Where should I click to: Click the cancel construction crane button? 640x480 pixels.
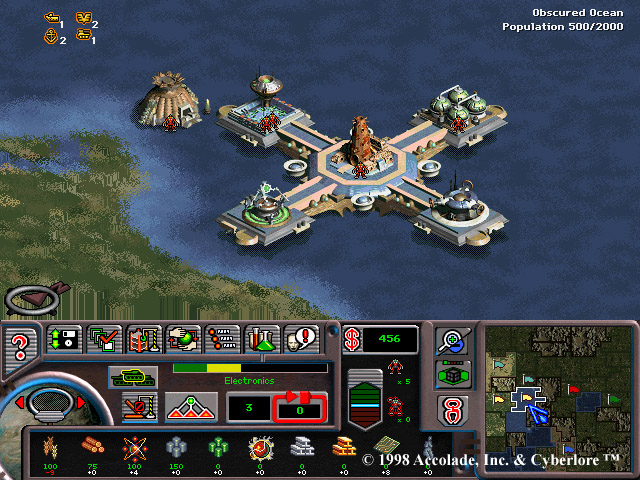(x=140, y=406)
